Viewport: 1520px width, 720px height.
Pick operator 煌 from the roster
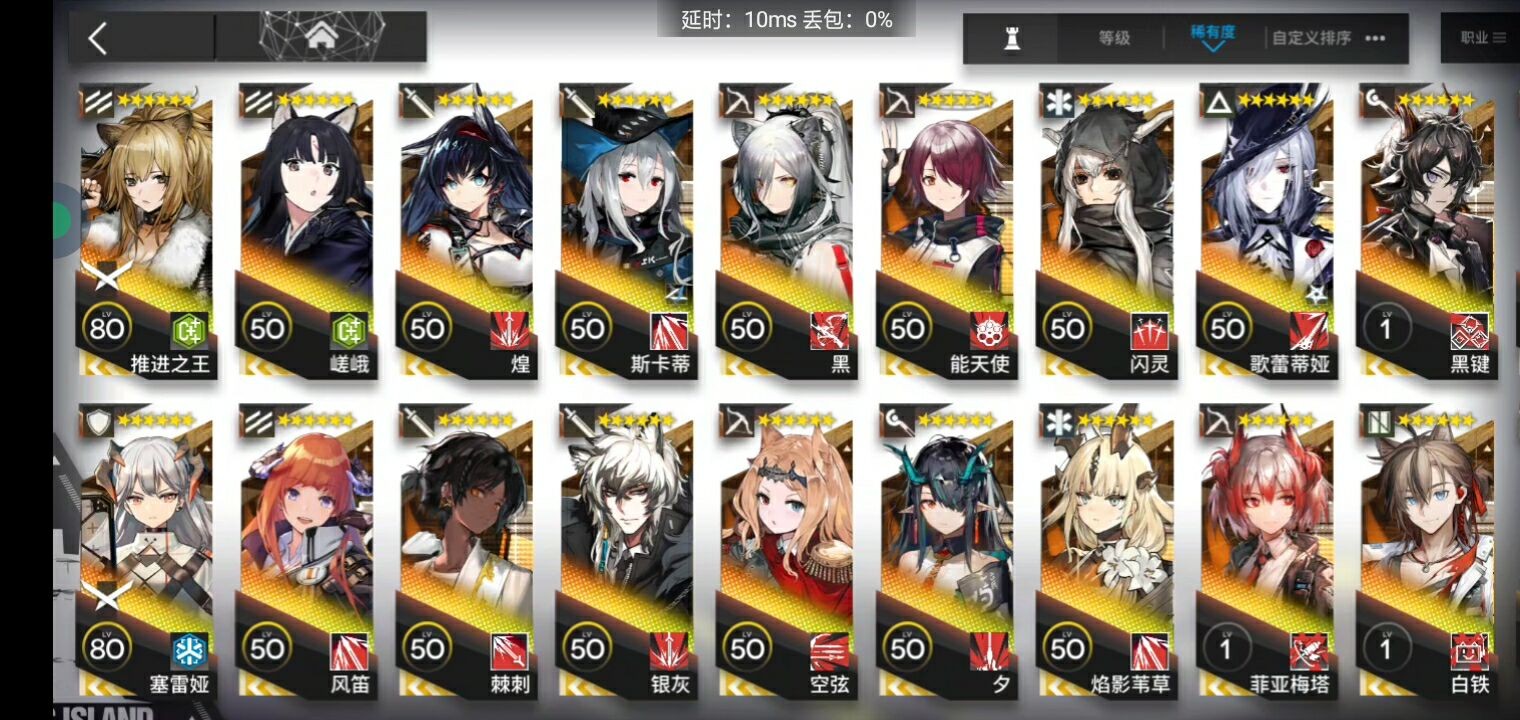466,230
